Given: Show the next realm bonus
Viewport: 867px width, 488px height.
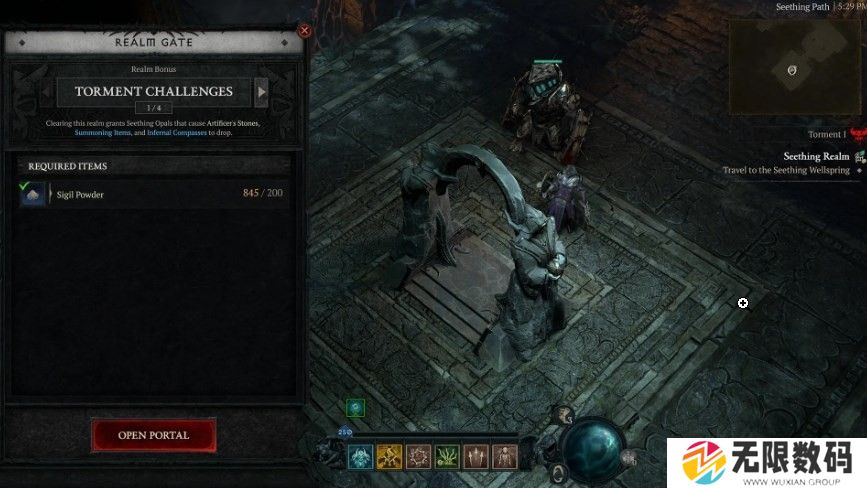Looking at the screenshot, I should [x=262, y=92].
